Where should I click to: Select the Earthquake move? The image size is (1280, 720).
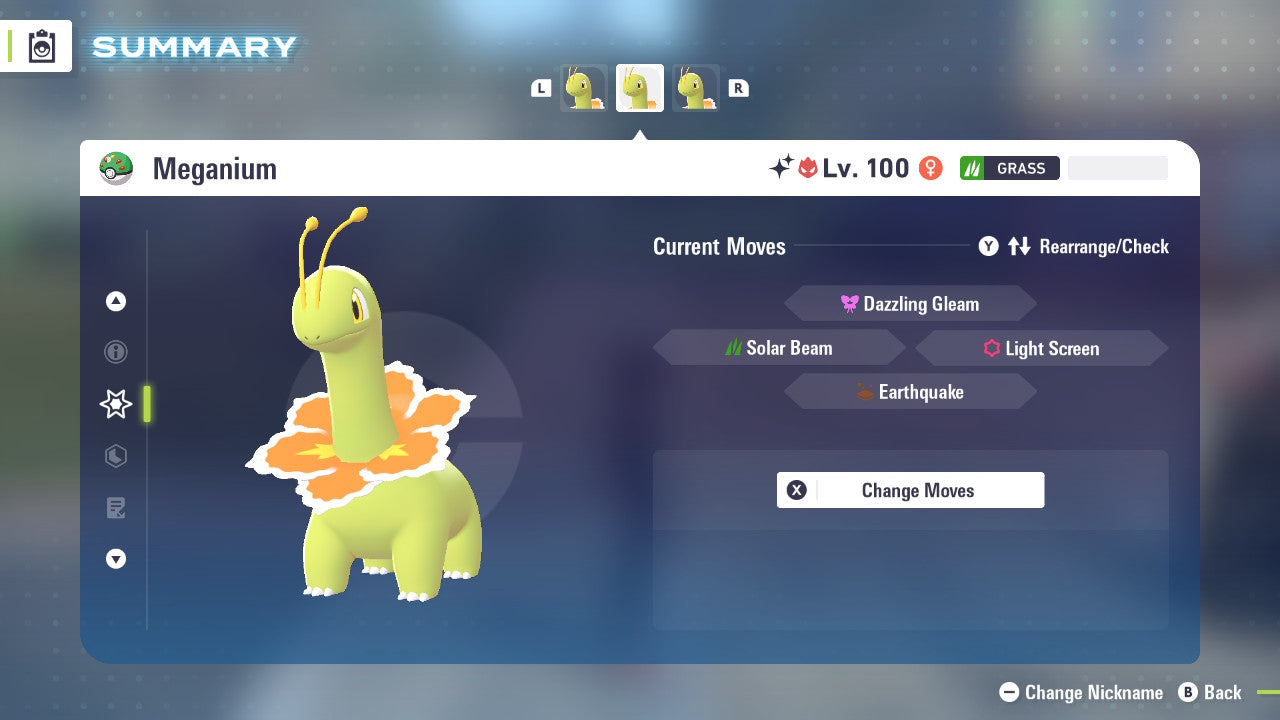[910, 391]
